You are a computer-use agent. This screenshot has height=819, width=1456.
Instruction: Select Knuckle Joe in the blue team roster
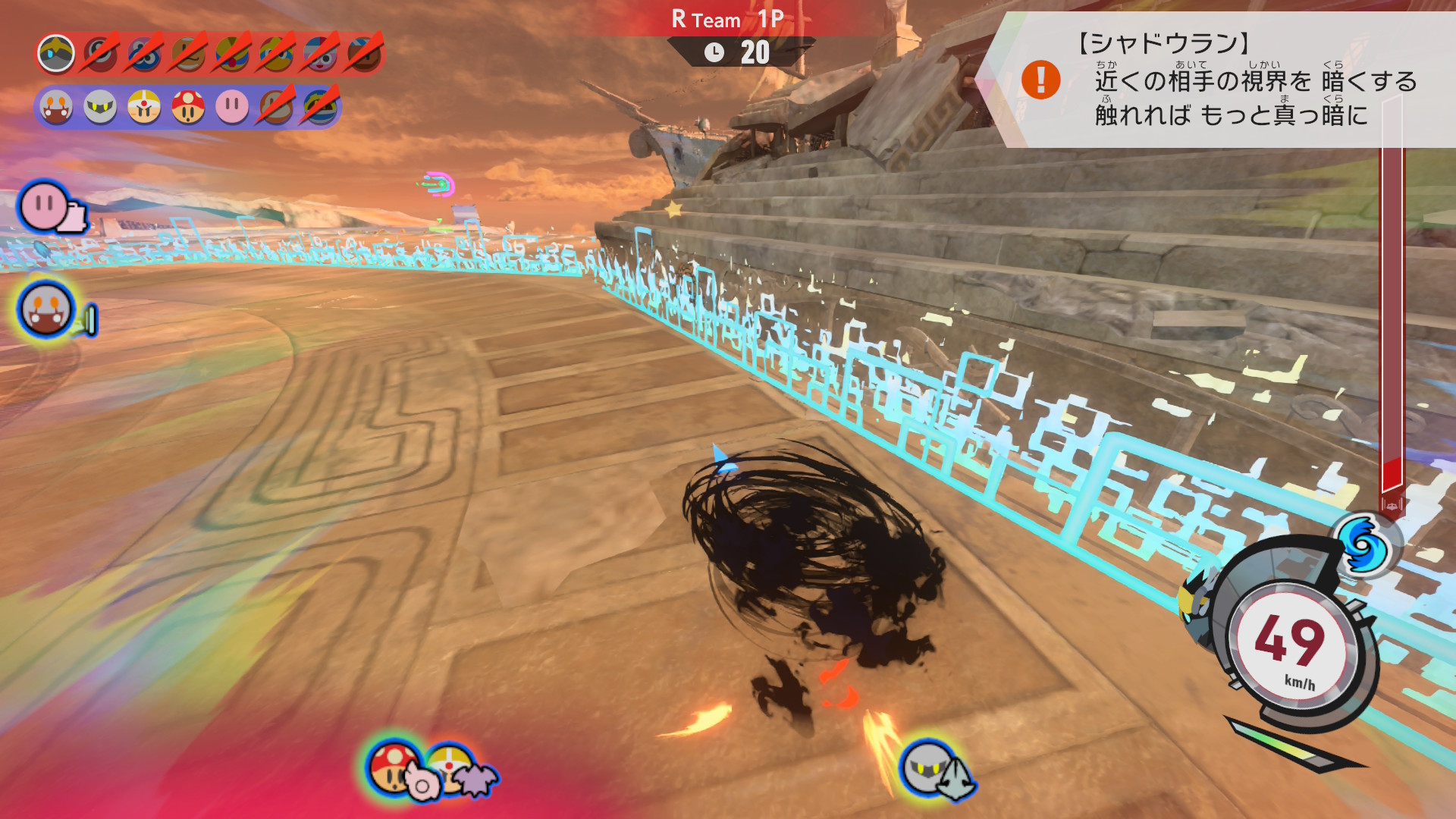144,108
